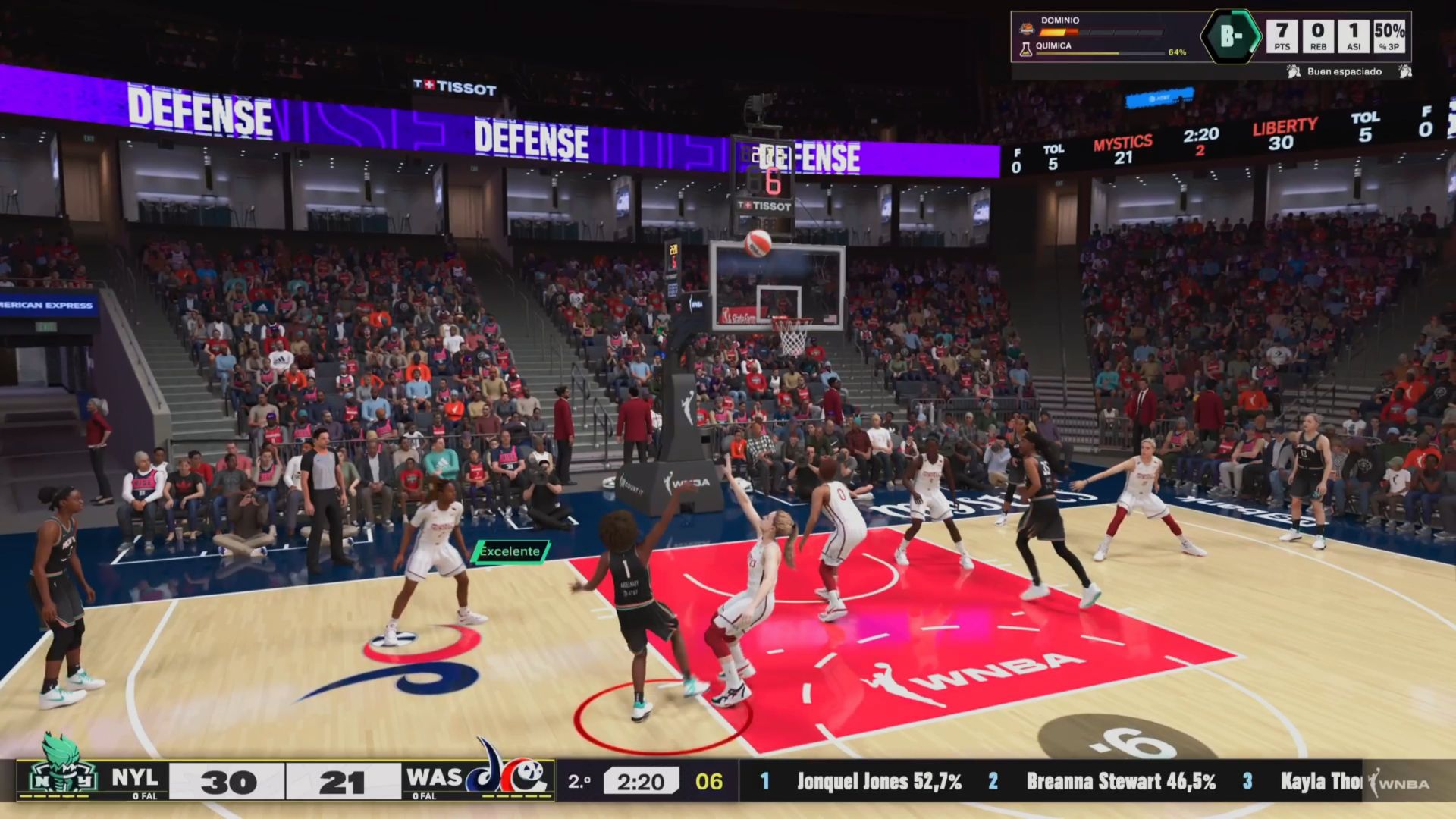The image size is (1456, 819).
Task: Click the Buen espaciado notification text
Action: 1346,71
